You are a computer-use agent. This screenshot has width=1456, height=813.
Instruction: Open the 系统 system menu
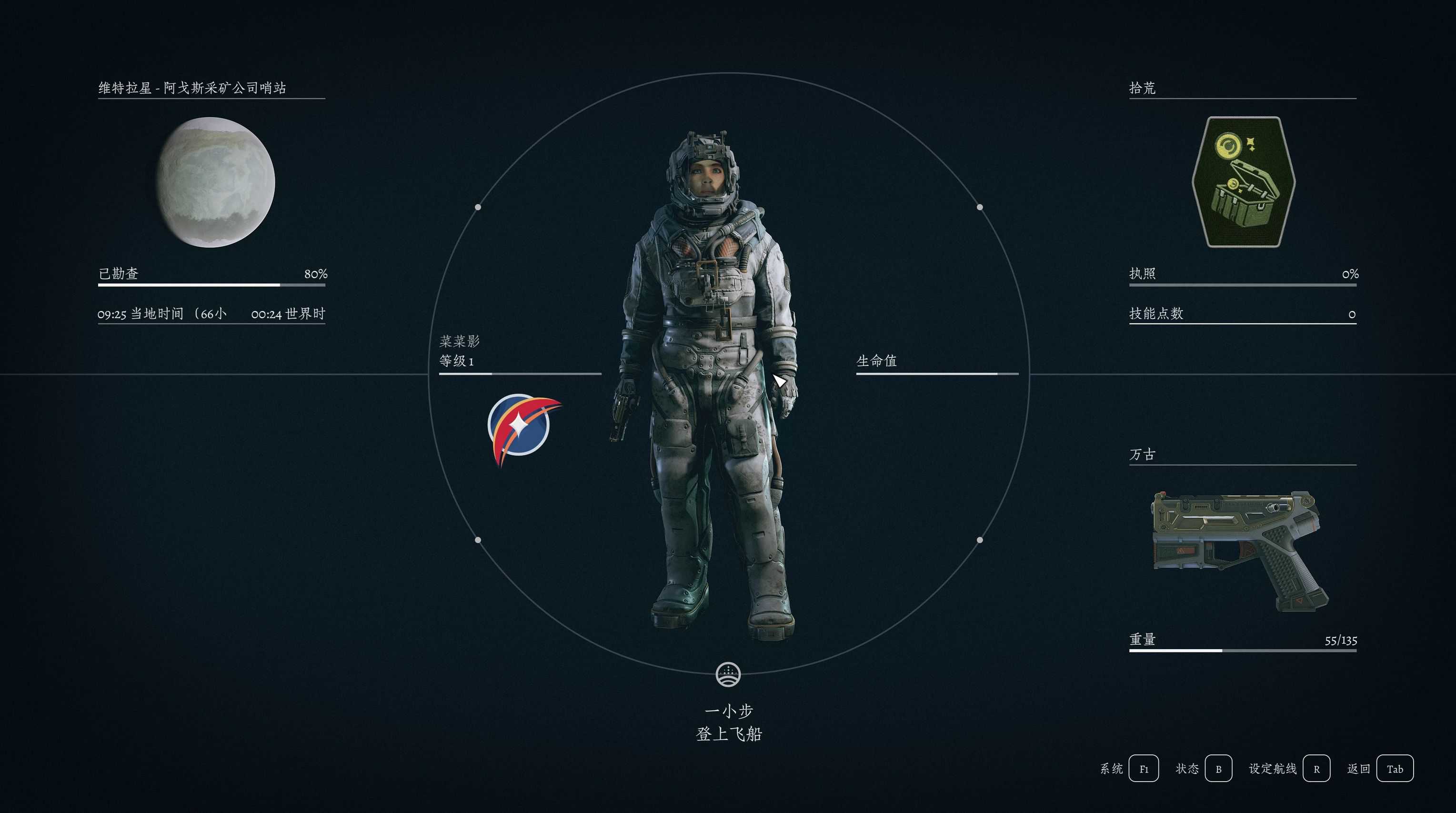pyautogui.click(x=1143, y=769)
